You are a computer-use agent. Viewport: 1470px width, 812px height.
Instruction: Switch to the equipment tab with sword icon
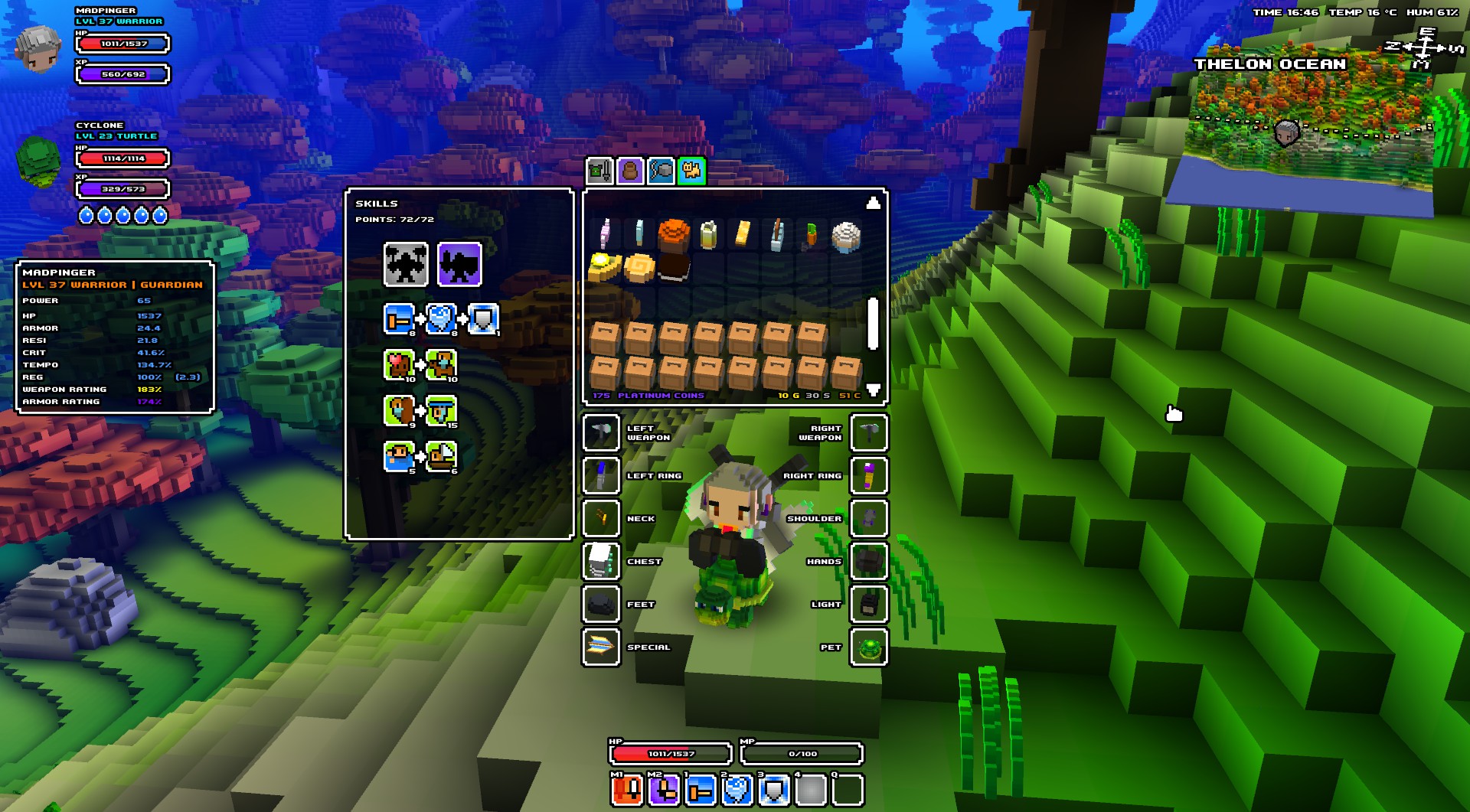(x=599, y=171)
